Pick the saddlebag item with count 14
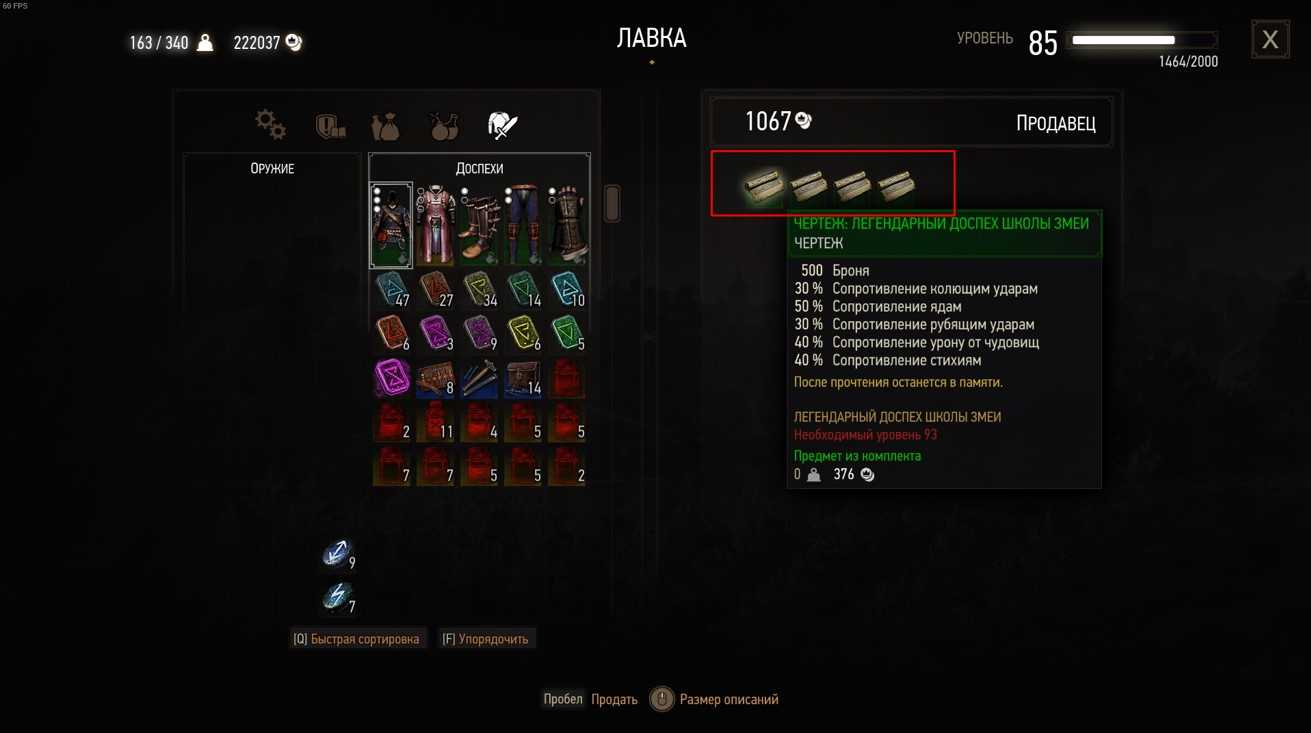This screenshot has height=733, width=1311. (x=523, y=378)
